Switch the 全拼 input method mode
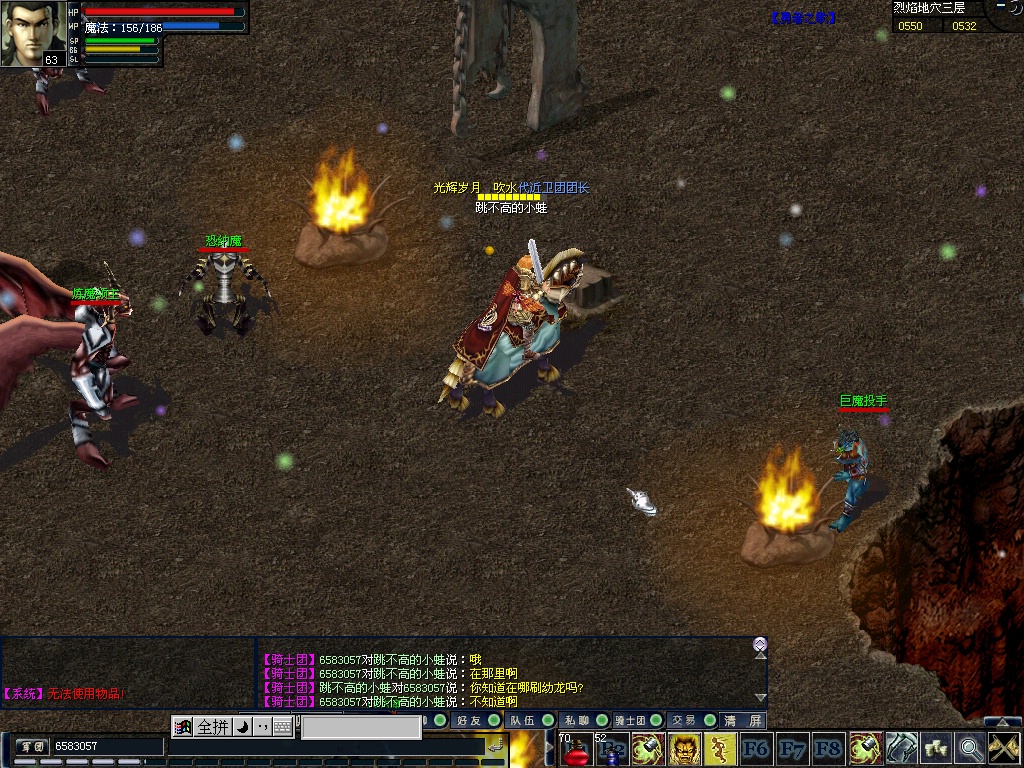The height and width of the screenshot is (768, 1024). point(213,727)
